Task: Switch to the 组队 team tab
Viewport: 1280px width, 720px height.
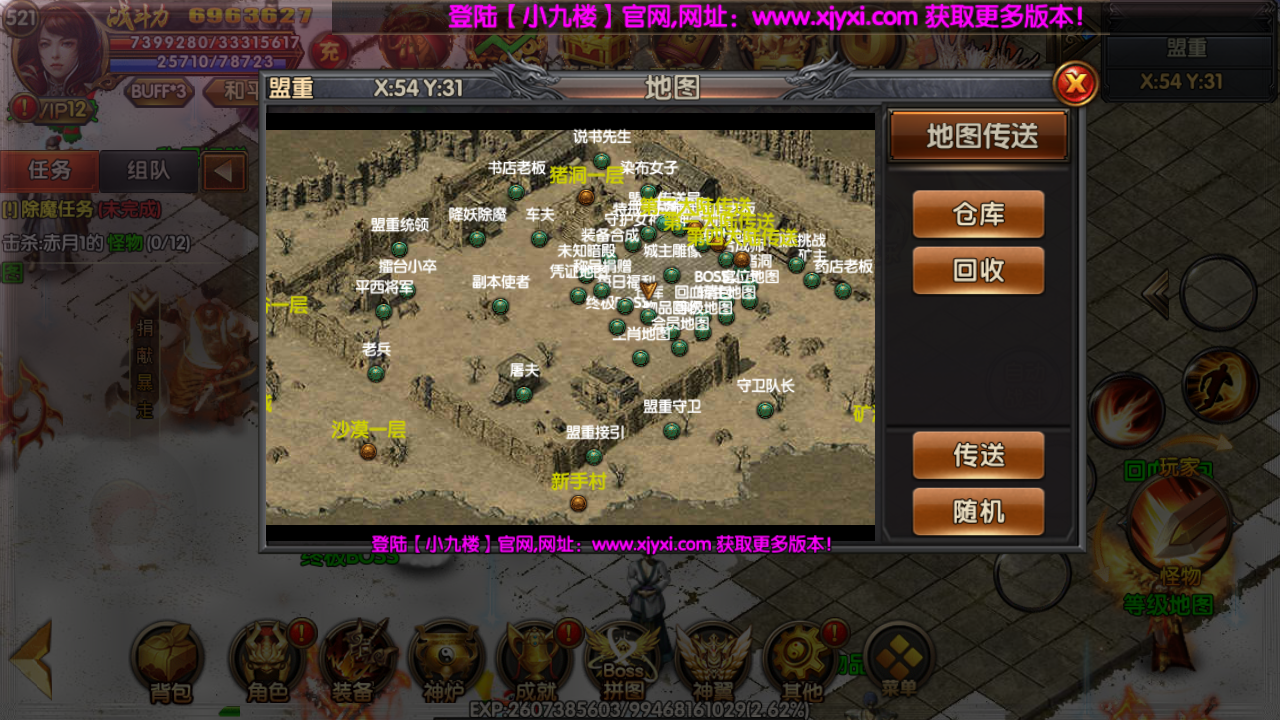Action: pyautogui.click(x=147, y=170)
